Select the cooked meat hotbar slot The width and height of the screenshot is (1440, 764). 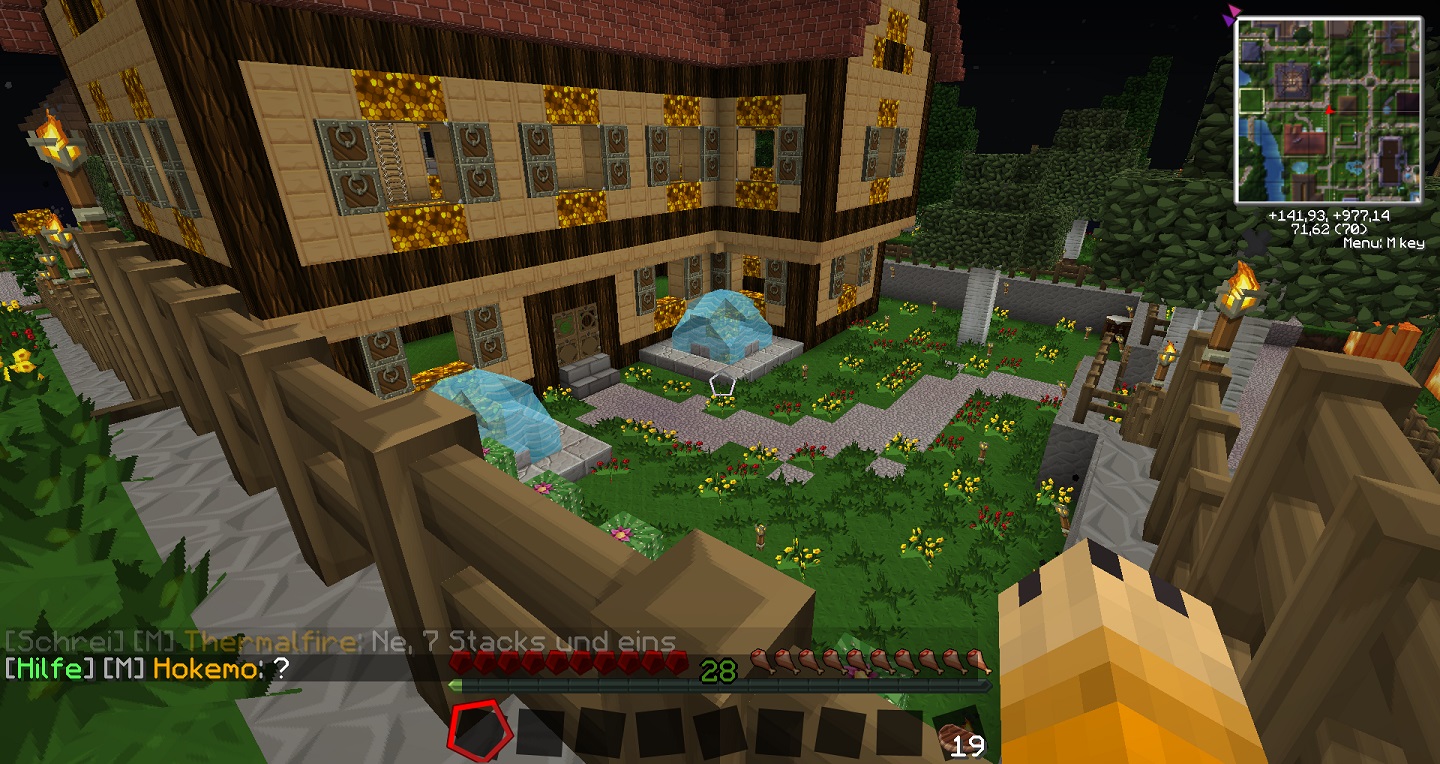(959, 733)
